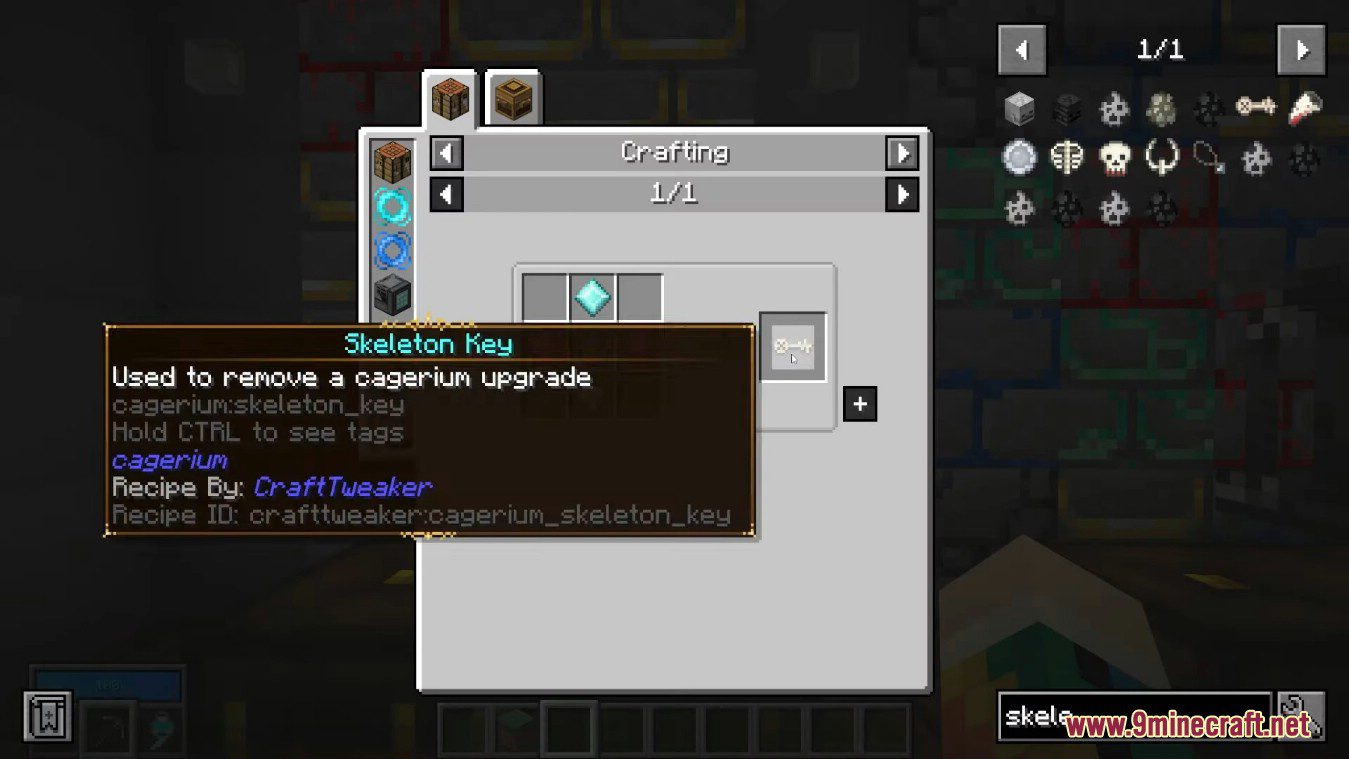Select the rib cage item in the item list
The height and width of the screenshot is (759, 1349).
[1067, 158]
